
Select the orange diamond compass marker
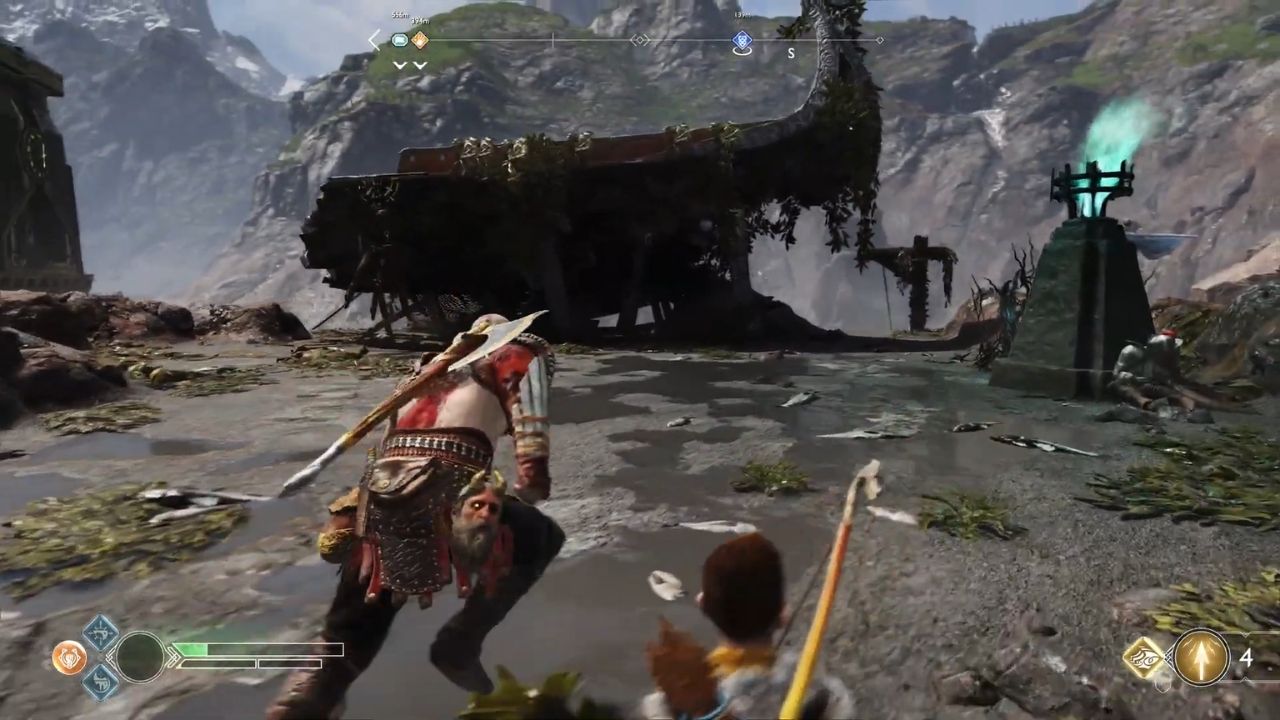420,41
